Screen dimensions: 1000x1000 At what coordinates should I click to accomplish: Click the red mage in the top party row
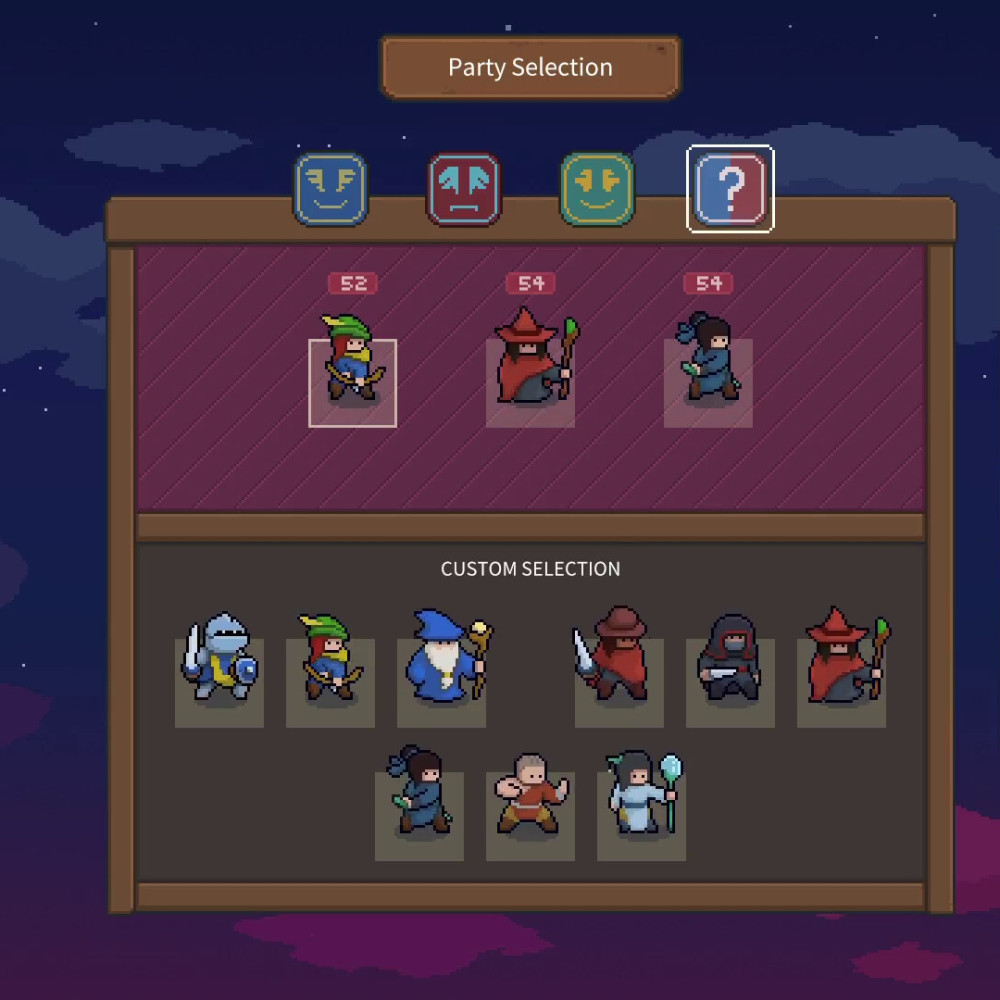point(530,382)
